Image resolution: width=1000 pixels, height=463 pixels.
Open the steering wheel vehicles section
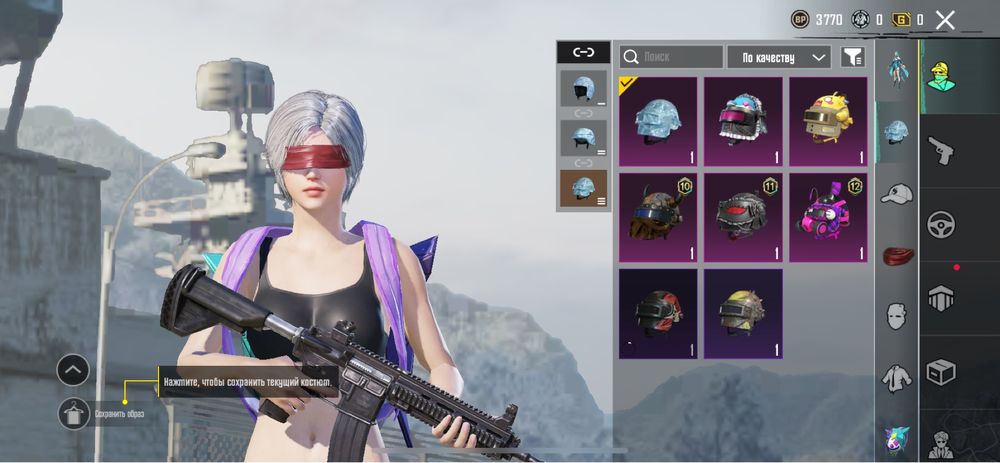click(x=940, y=223)
